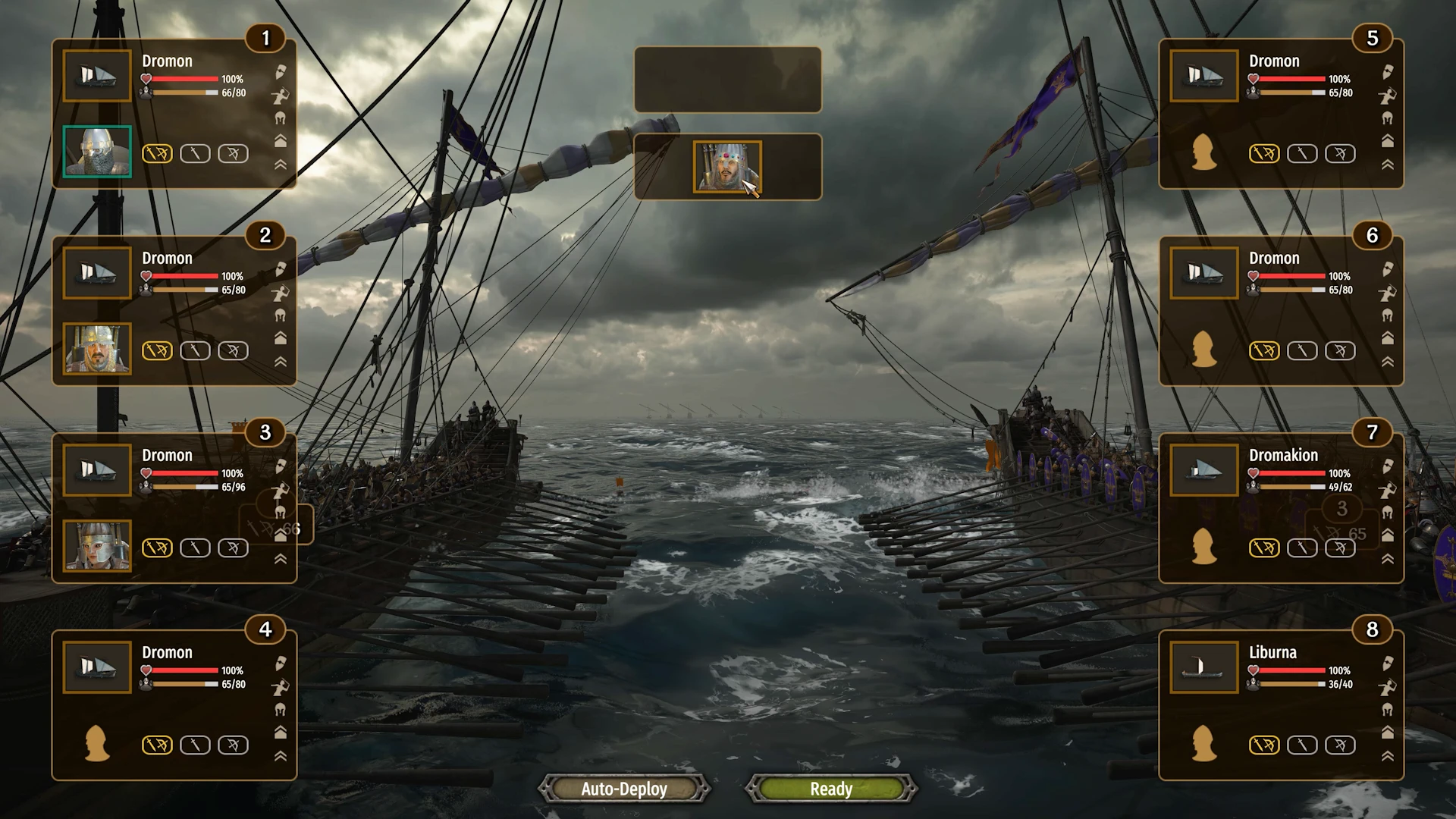
Task: Toggle the highlighted bow icon on ship 2
Action: [x=157, y=350]
